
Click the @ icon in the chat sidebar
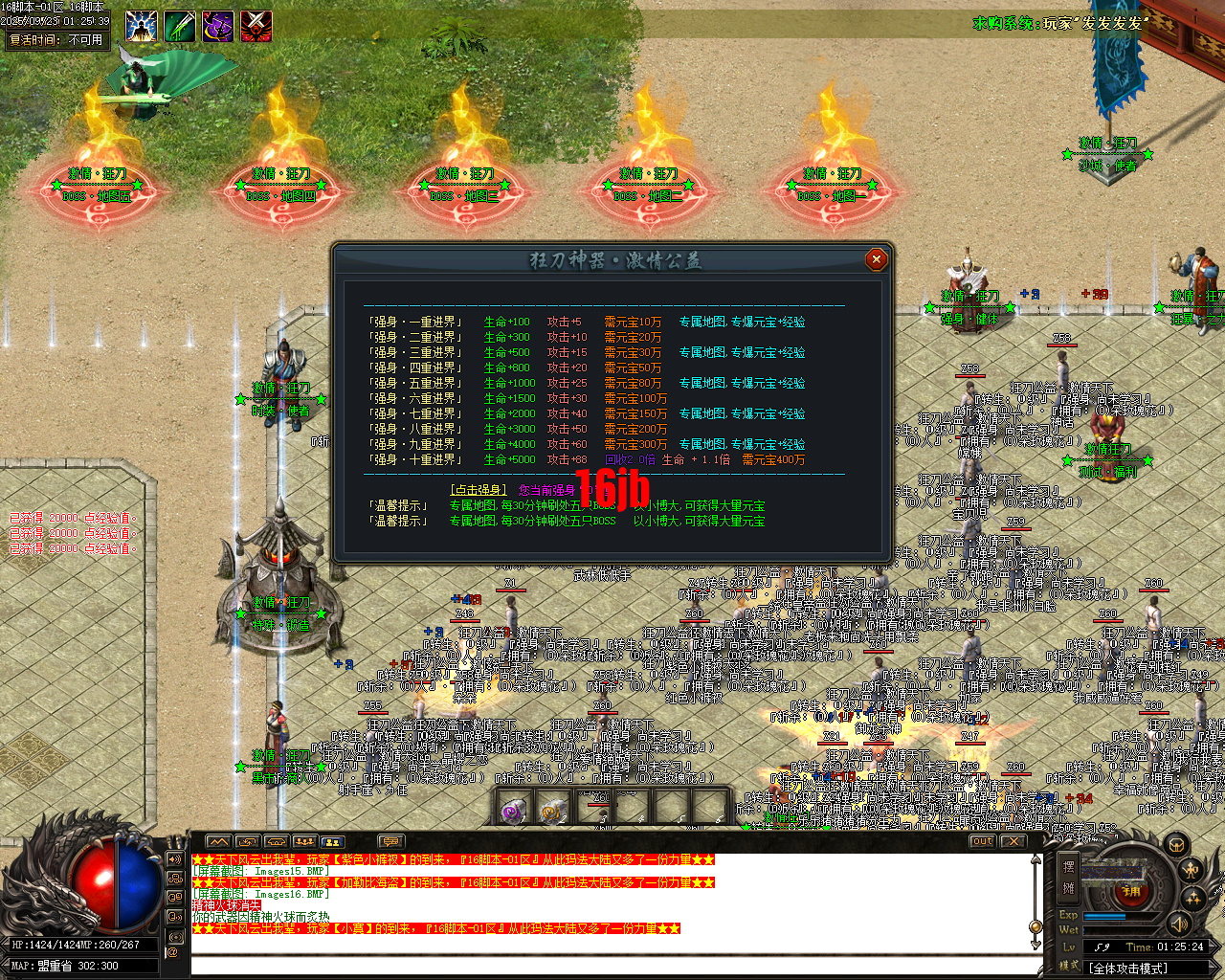(x=173, y=952)
